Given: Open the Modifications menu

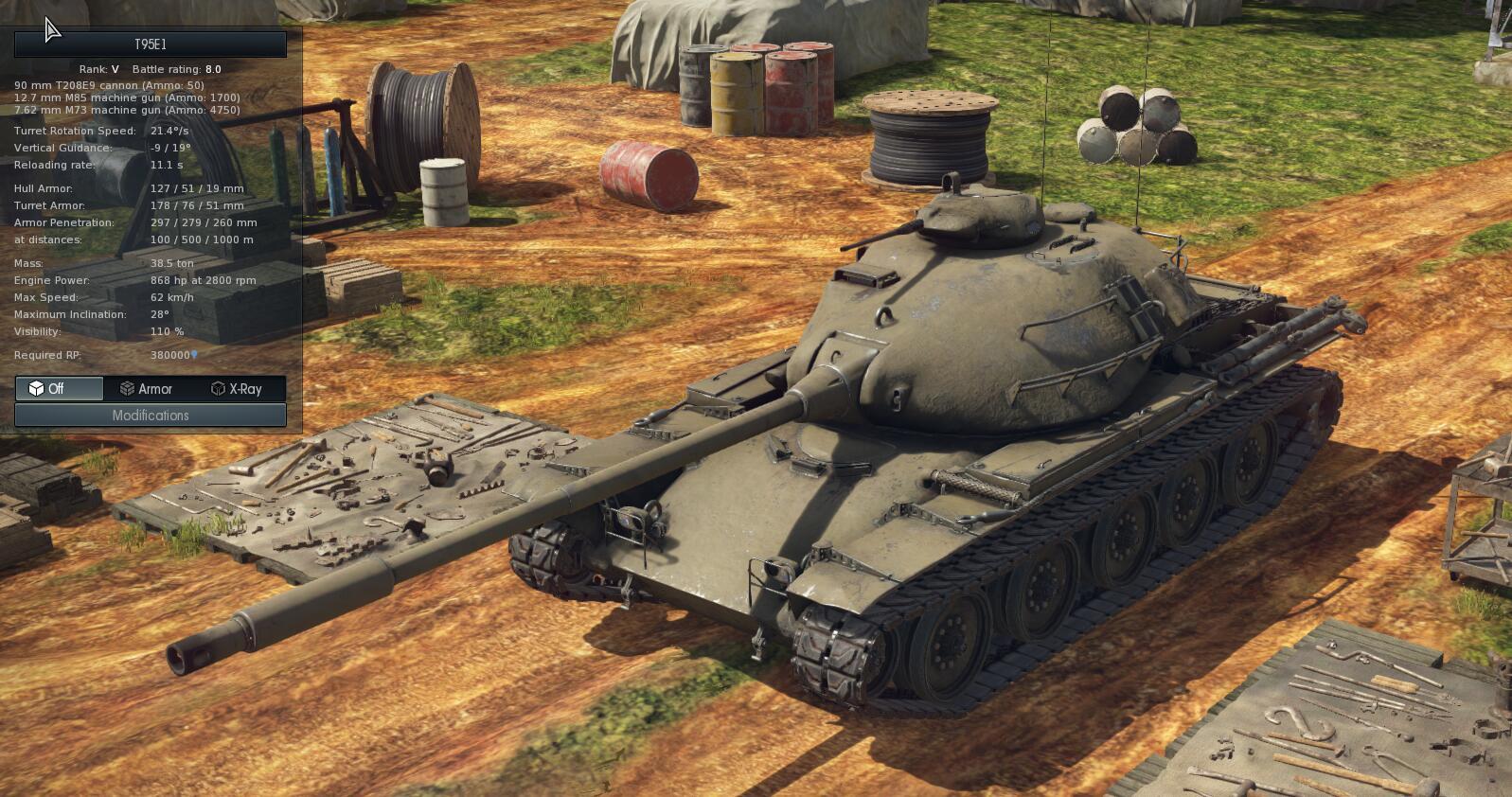Looking at the screenshot, I should point(151,416).
